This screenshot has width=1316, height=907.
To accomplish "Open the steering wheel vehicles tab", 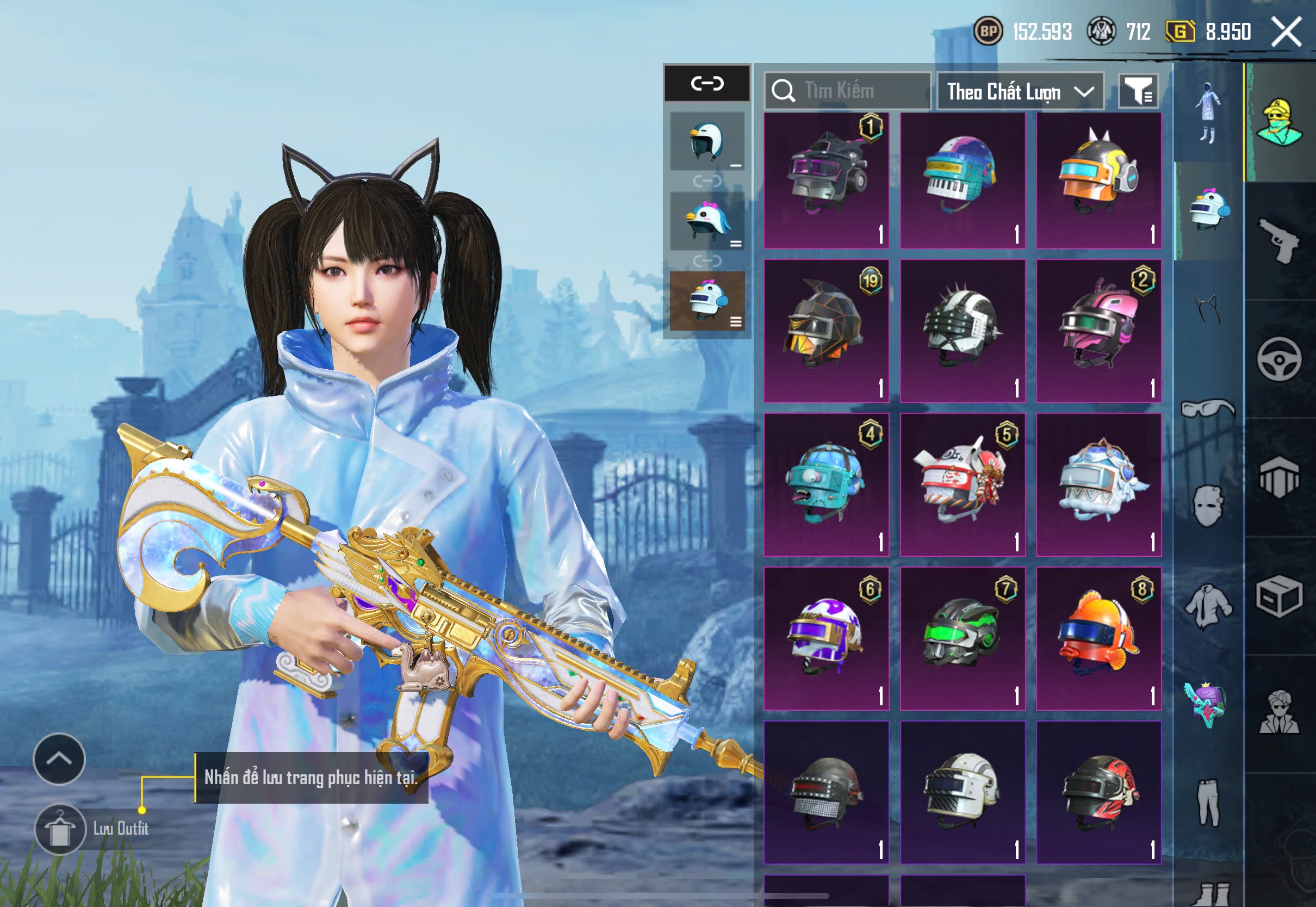I will coord(1279,359).
